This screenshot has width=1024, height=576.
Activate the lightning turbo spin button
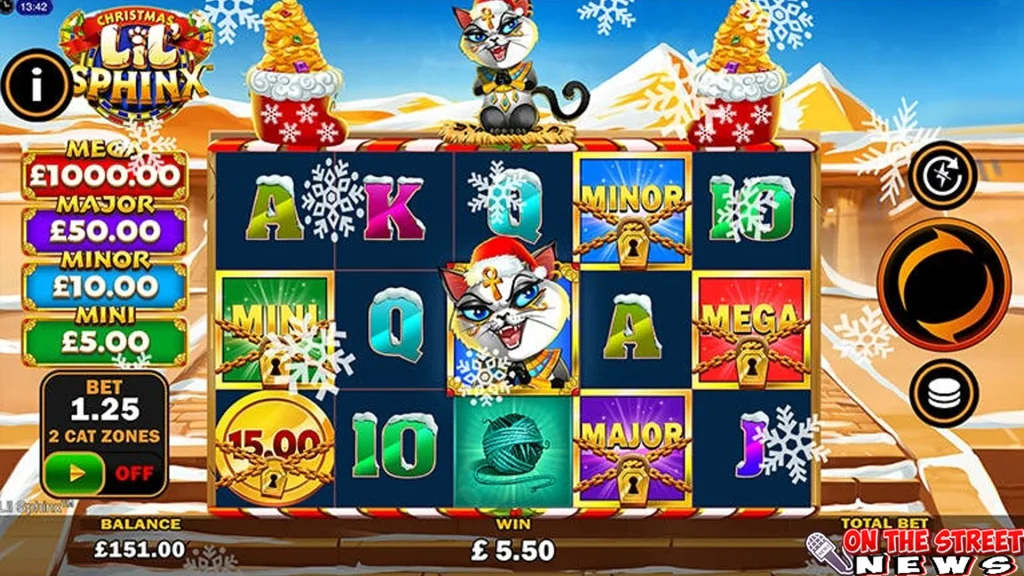(943, 175)
